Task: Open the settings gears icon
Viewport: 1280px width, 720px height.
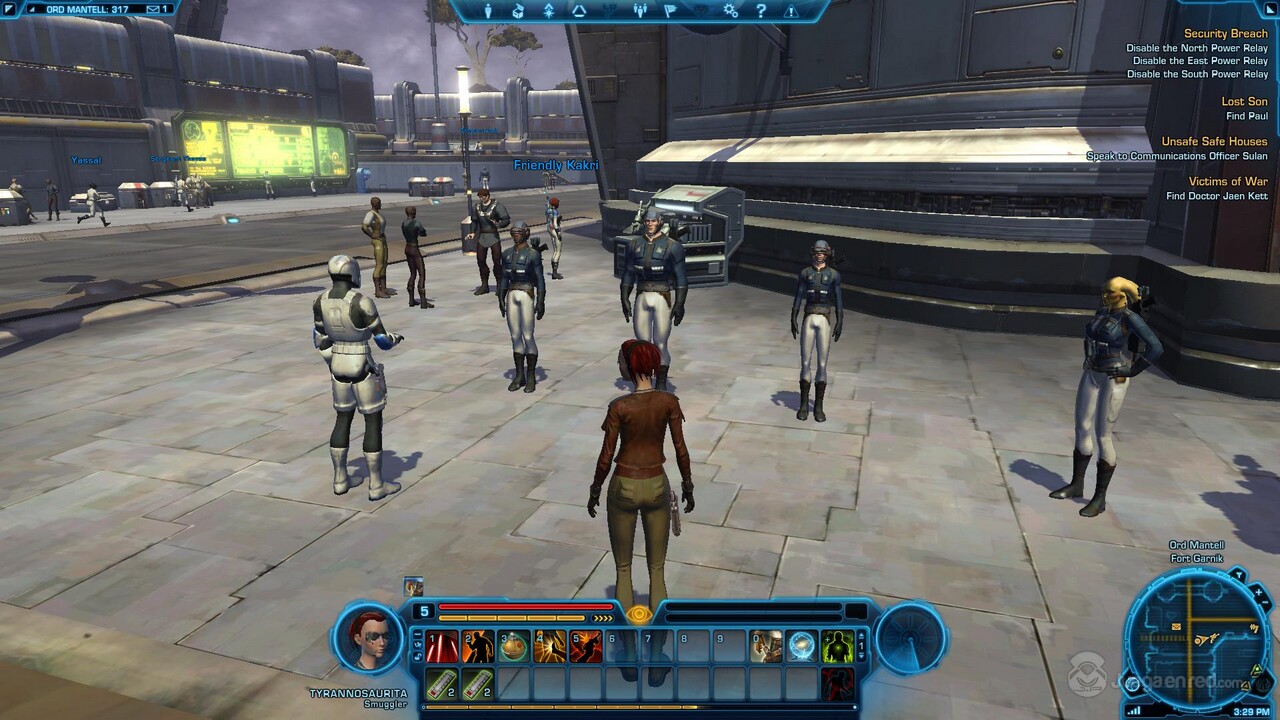Action: [x=731, y=11]
